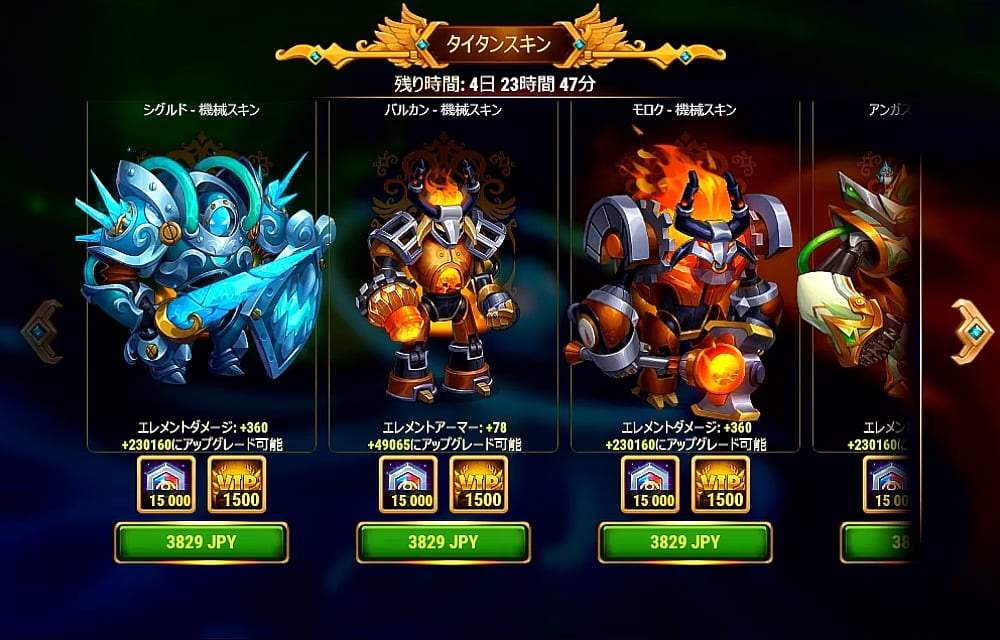Inspect Vulcan's 15 000 bonus item icon
Viewport: 1000px width, 640px height.
point(409,485)
